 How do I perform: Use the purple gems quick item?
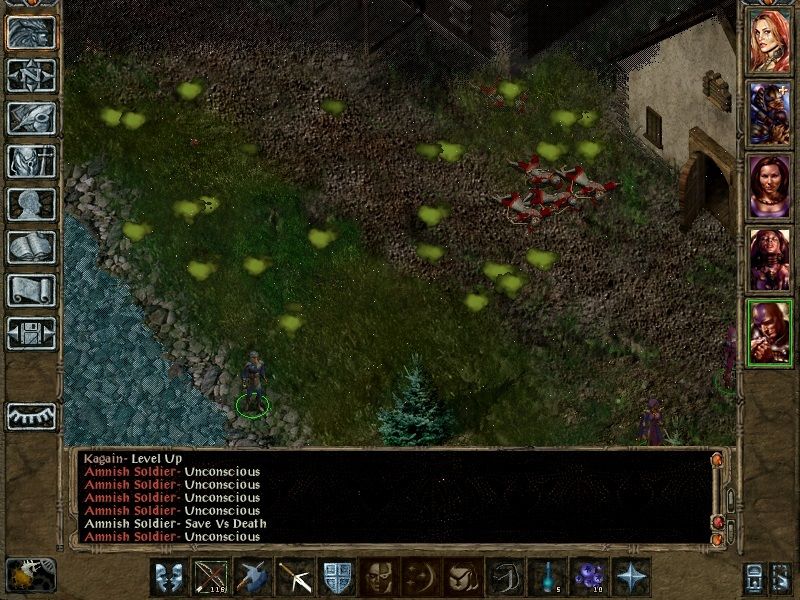pyautogui.click(x=588, y=577)
